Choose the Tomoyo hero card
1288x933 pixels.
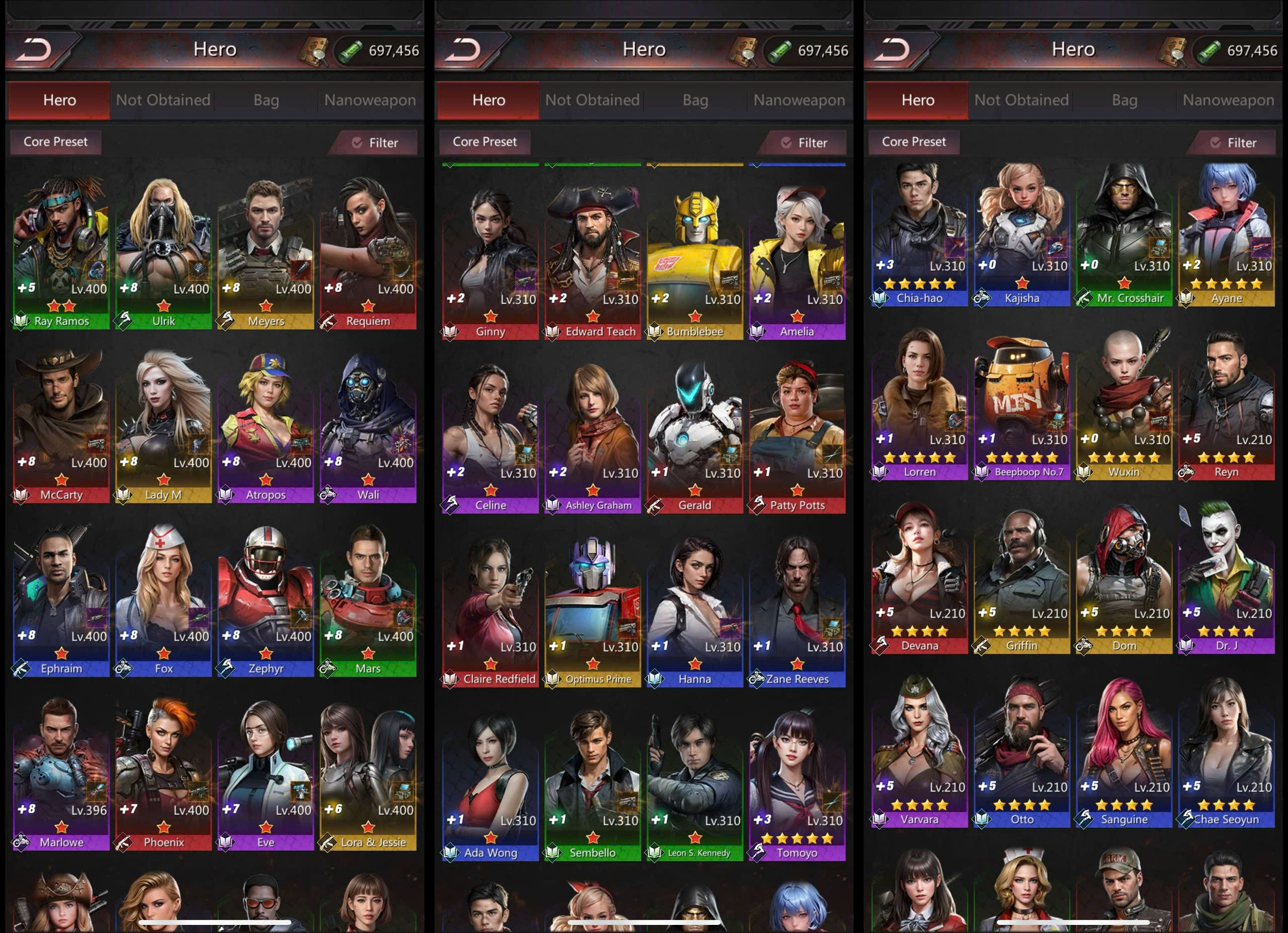(x=797, y=783)
